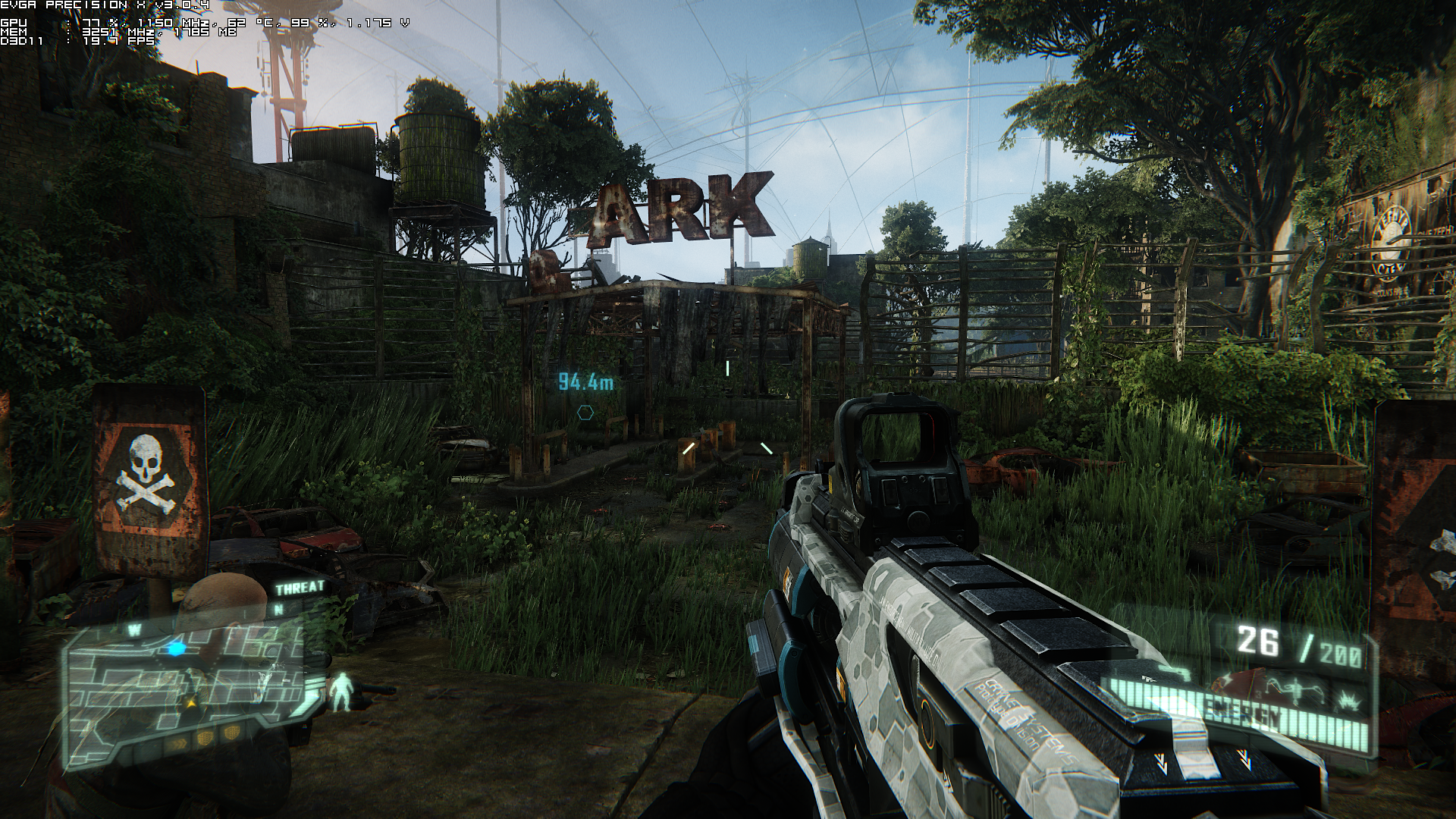
Task: Click the THREAT indicator label
Action: point(300,588)
